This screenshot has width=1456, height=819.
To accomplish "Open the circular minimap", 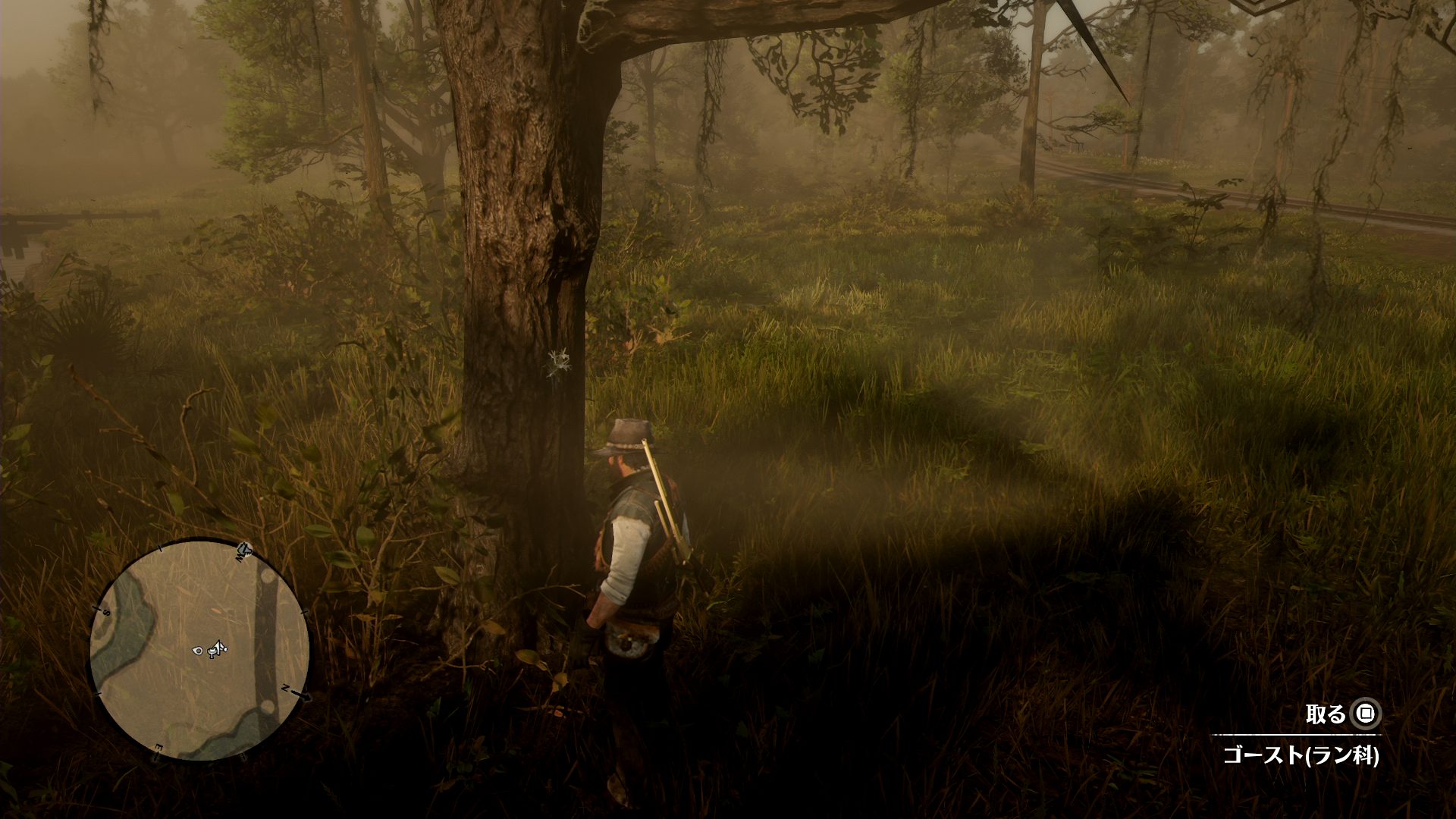I will click(x=199, y=650).
